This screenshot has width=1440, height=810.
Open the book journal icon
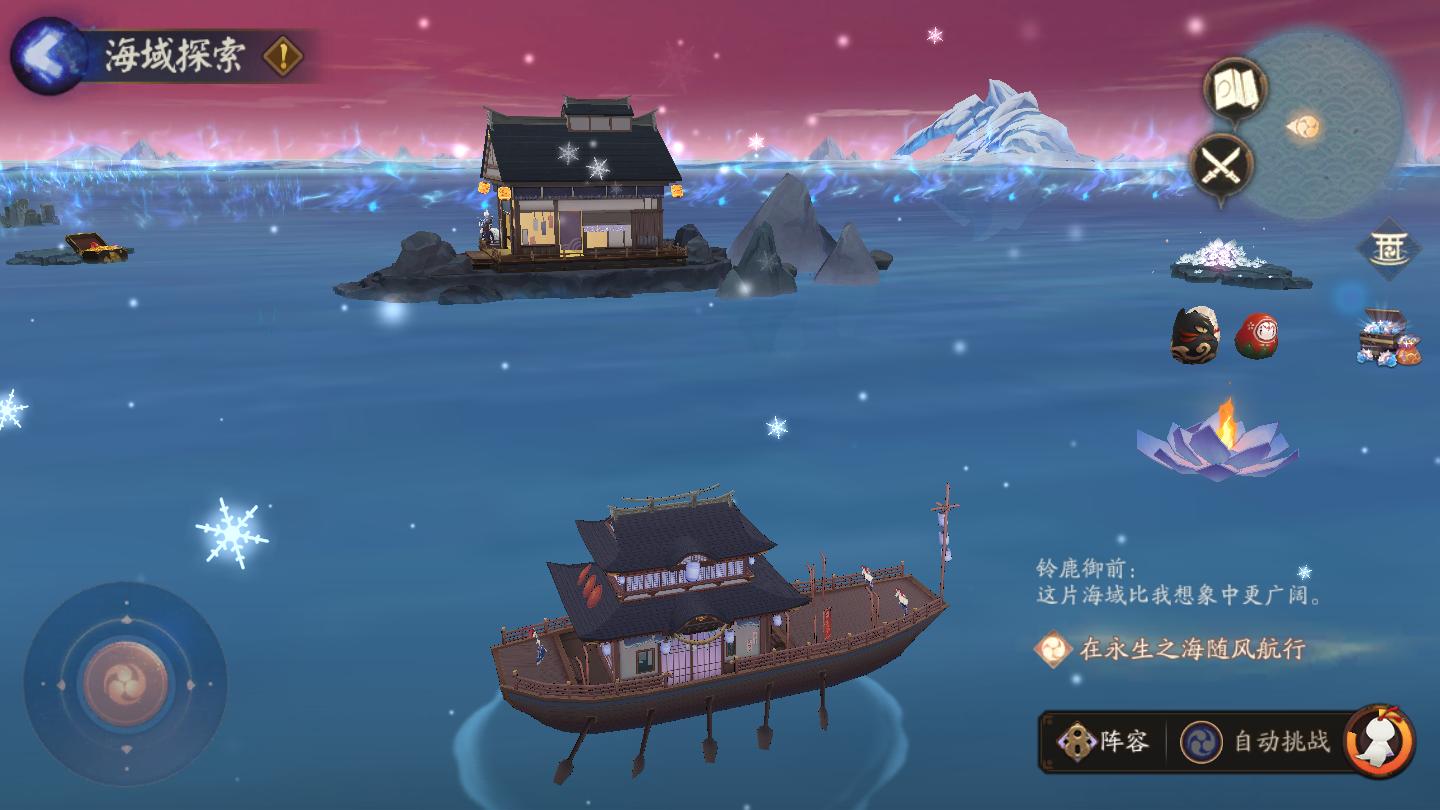pos(1235,91)
